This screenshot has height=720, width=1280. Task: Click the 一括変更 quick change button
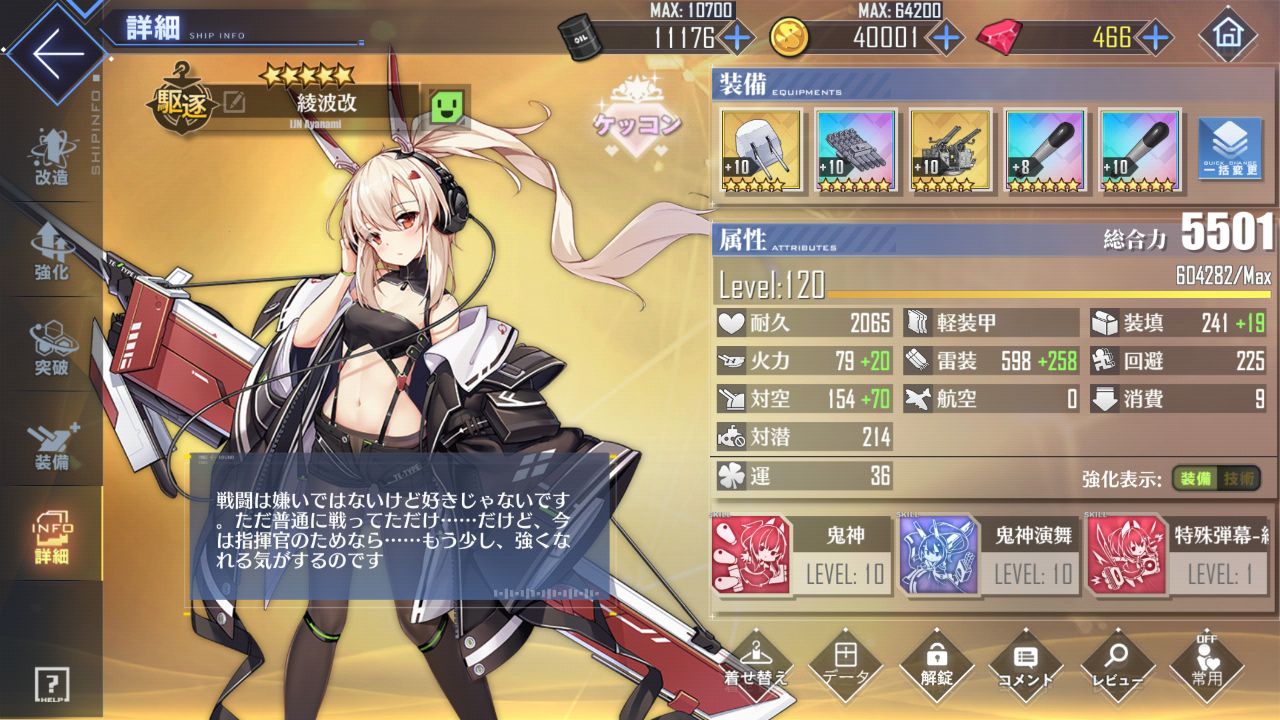1229,150
